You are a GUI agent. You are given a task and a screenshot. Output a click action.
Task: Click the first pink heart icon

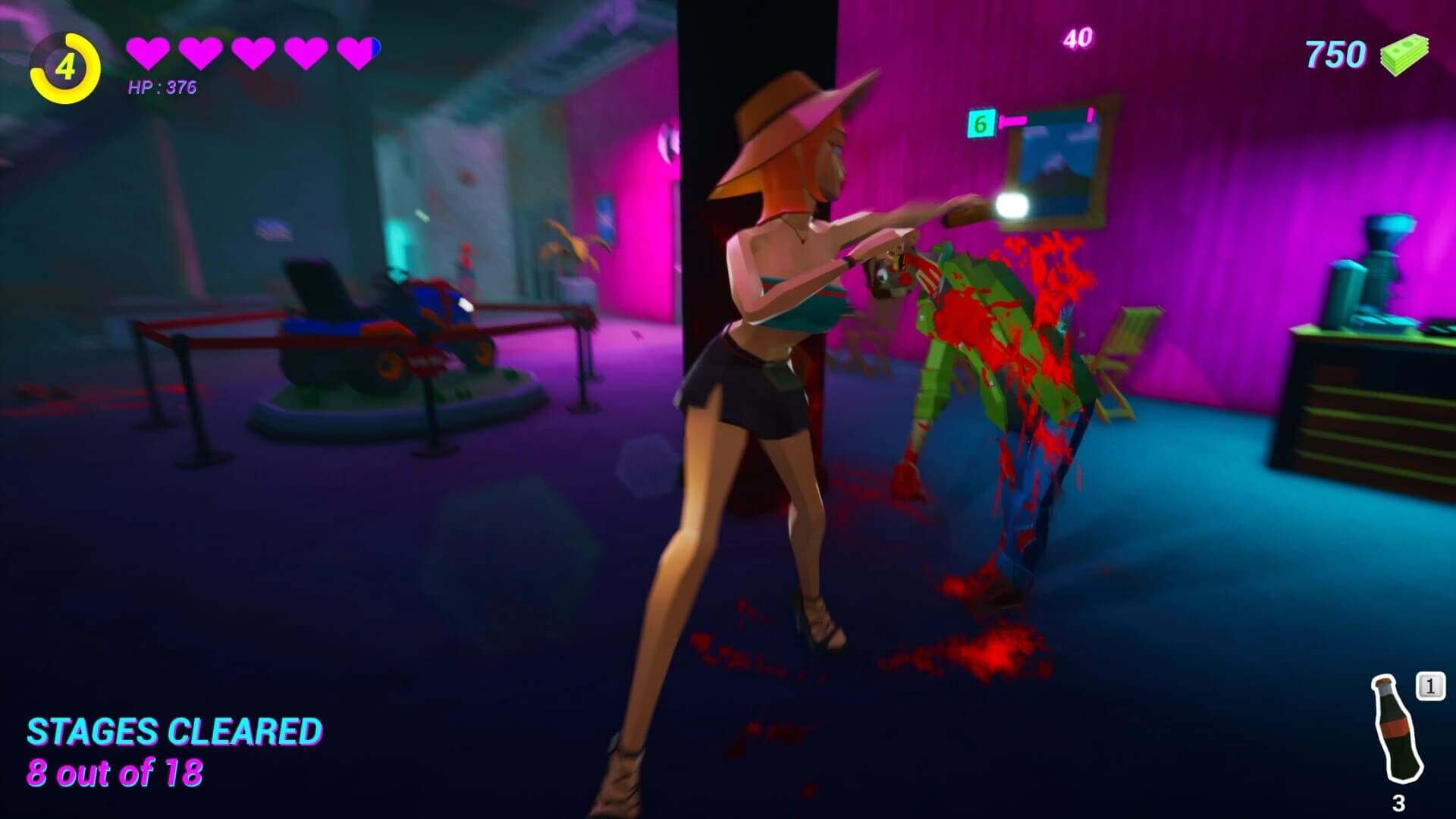point(148,52)
